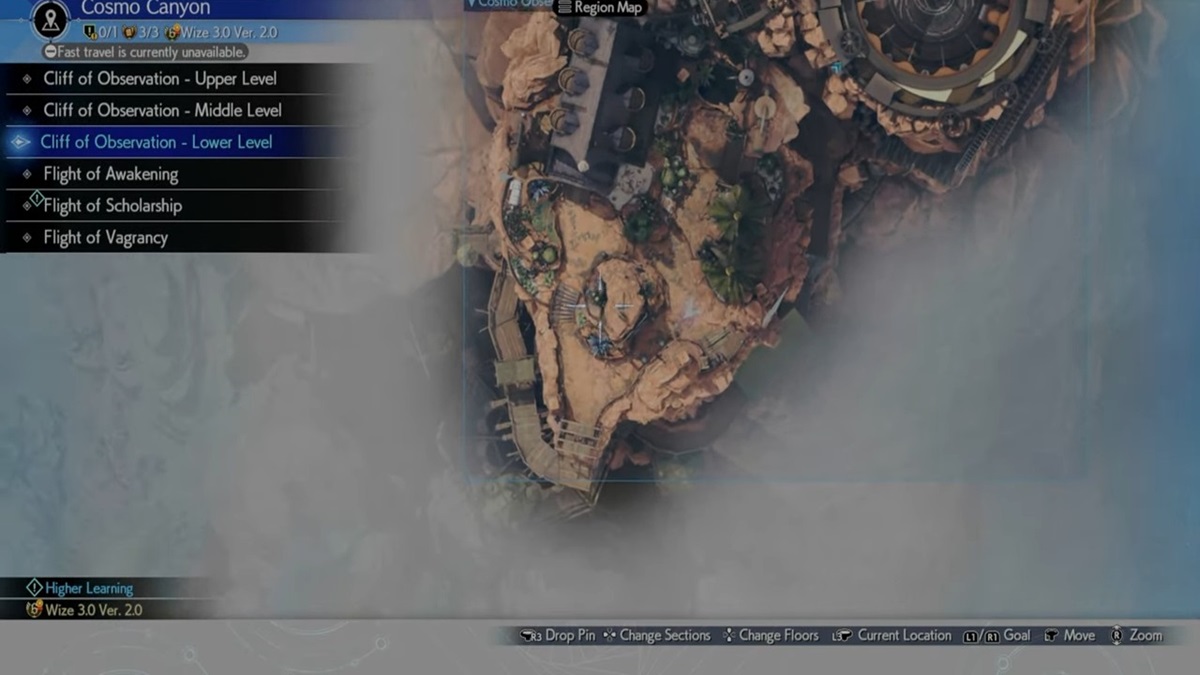The width and height of the screenshot is (1200, 675).
Task: Choose Cliff of Observation - Middle Level
Action: 162,111
